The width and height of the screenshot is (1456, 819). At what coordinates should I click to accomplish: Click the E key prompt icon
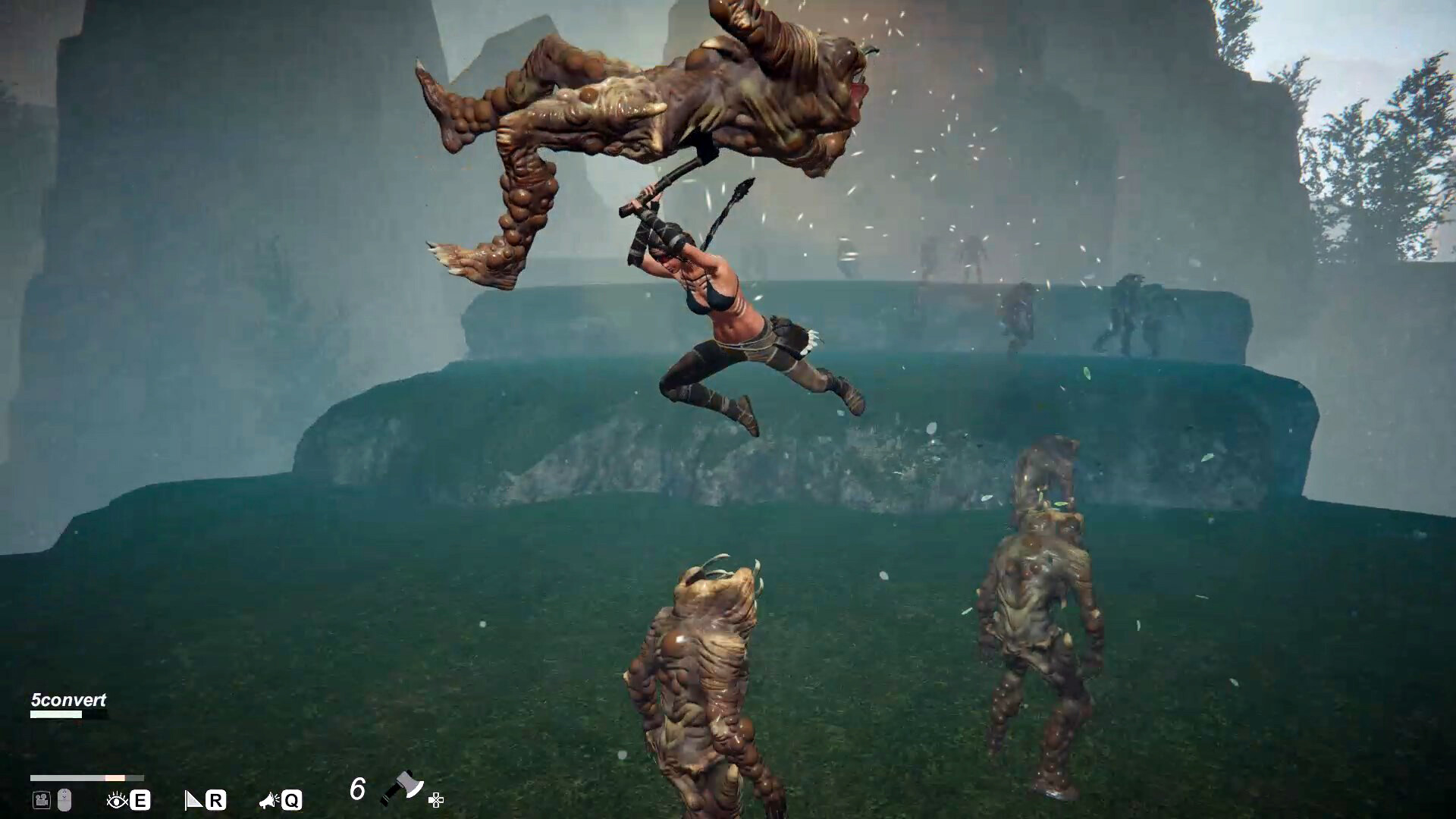pyautogui.click(x=138, y=799)
